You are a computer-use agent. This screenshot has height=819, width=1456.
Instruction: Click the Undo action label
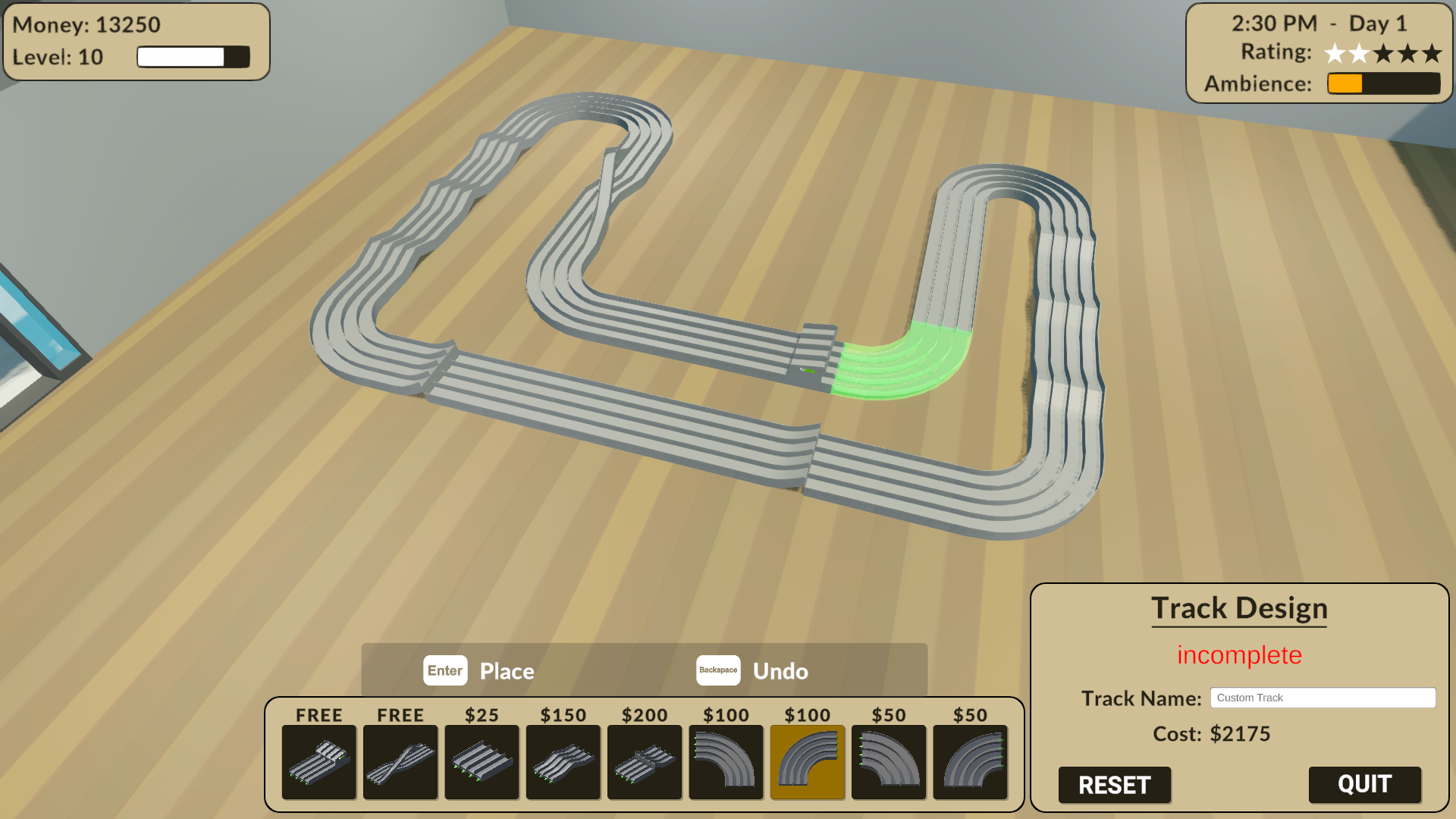[x=780, y=670]
